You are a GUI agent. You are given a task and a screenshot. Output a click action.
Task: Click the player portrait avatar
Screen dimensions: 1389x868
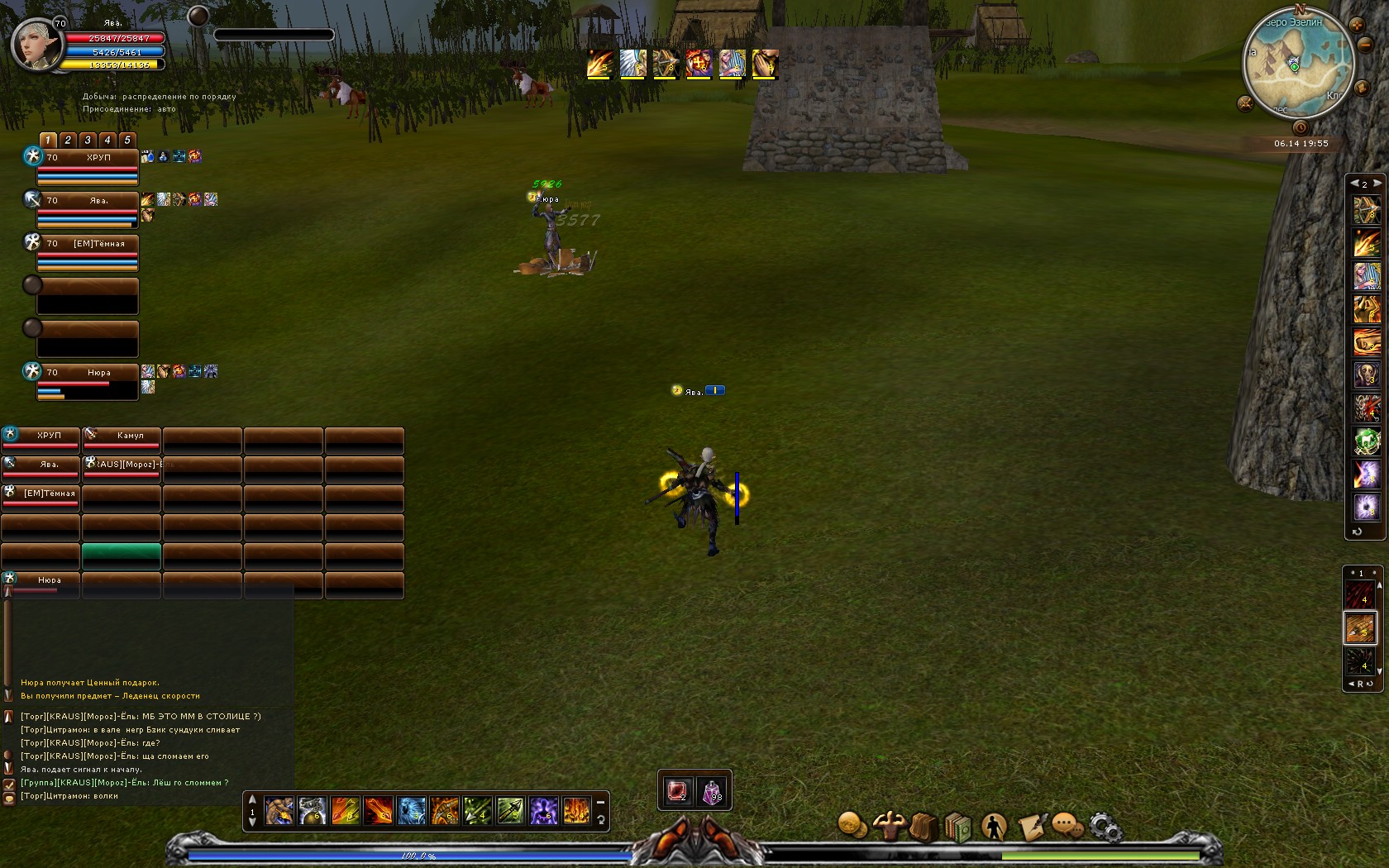click(36, 45)
